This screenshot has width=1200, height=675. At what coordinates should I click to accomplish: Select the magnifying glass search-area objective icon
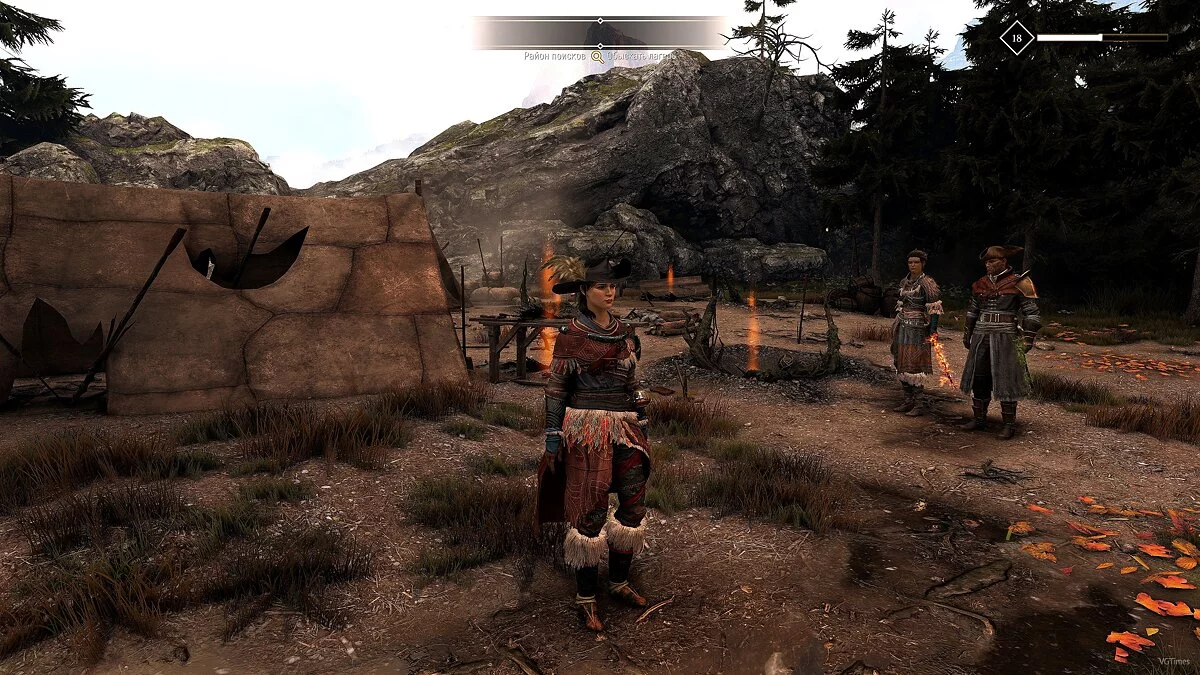[x=597, y=57]
